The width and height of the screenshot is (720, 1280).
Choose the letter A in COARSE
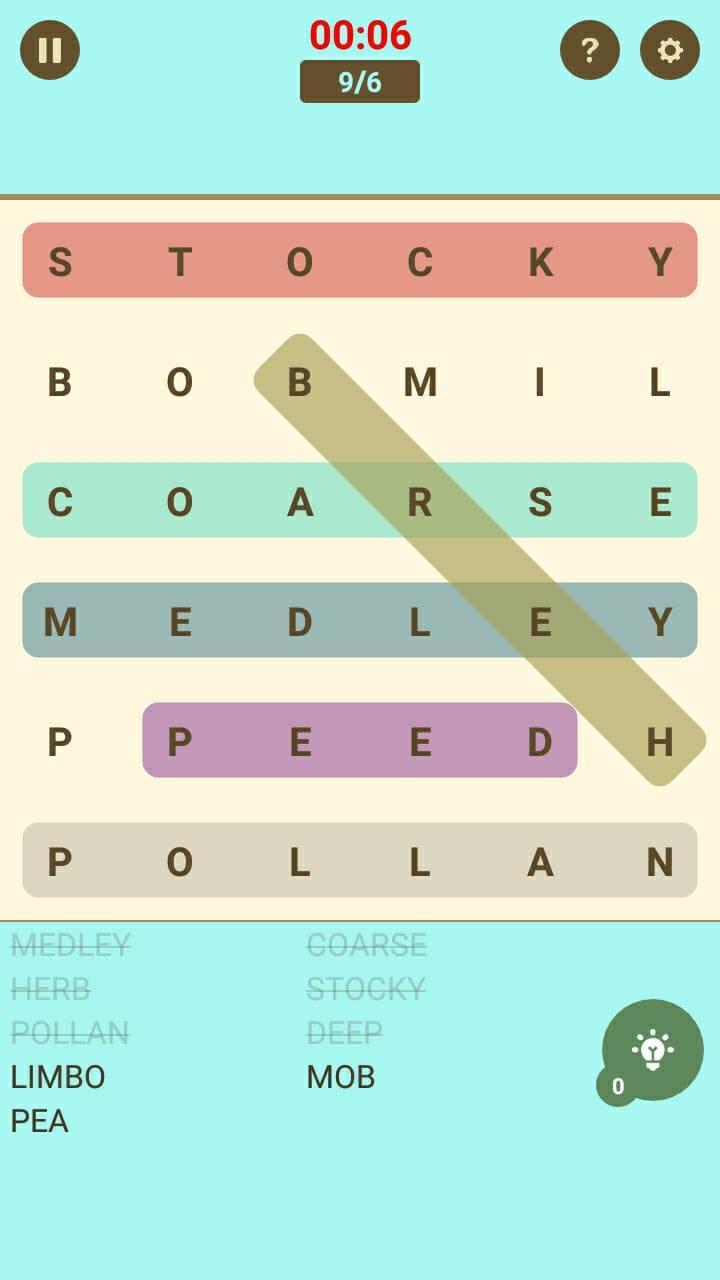coord(300,502)
